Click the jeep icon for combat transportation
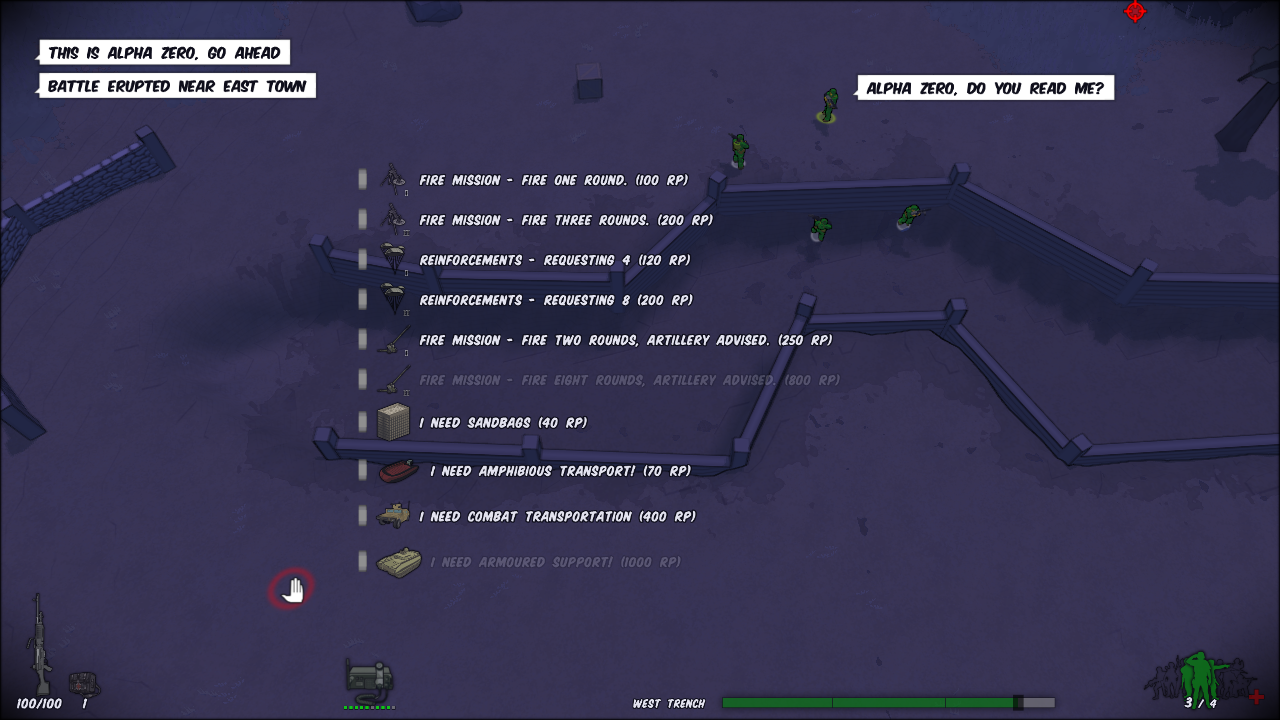 [394, 515]
